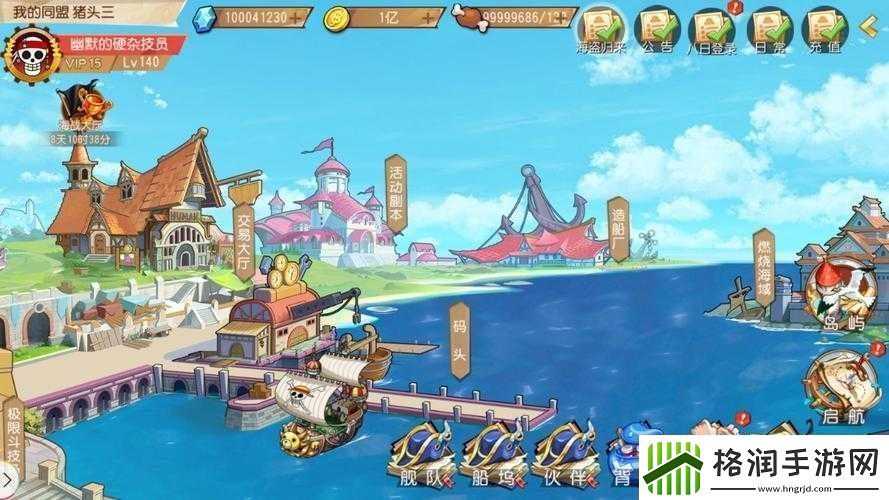Open the 海盗归来 event icon

pos(601,29)
